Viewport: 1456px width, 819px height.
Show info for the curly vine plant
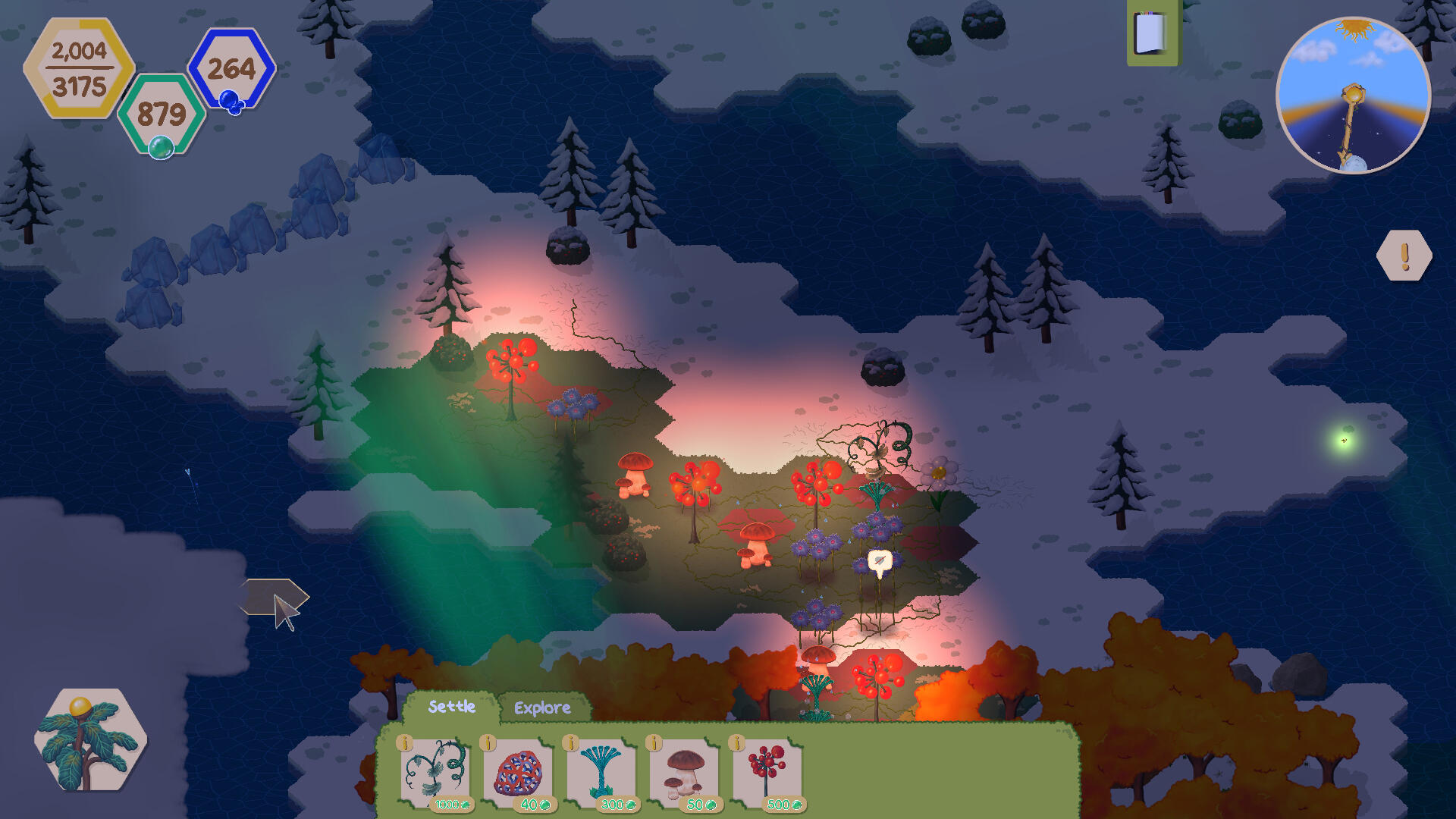pyautogui.click(x=406, y=743)
